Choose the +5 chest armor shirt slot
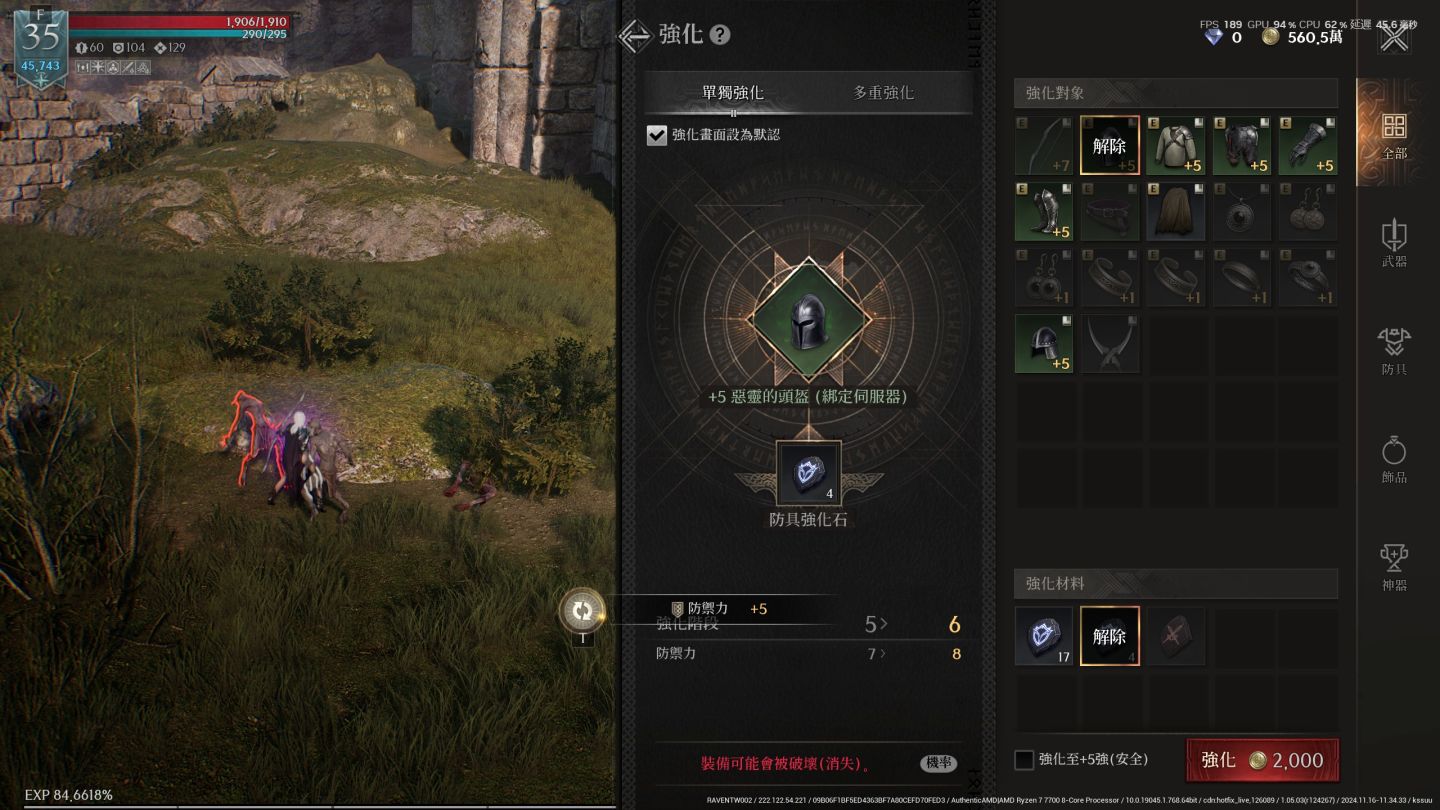The width and height of the screenshot is (1440, 810). coord(1176,146)
